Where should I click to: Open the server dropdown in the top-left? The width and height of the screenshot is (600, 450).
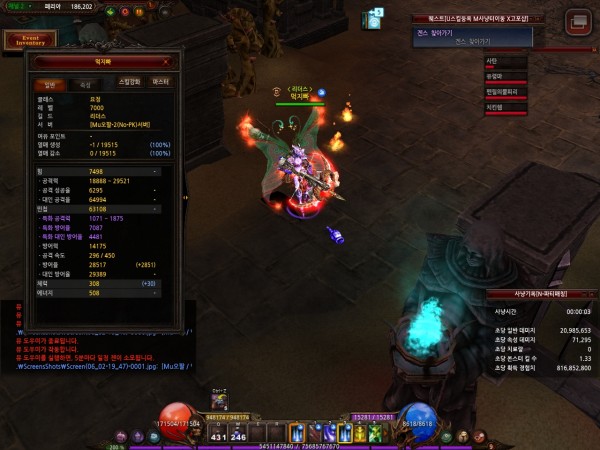19,6
